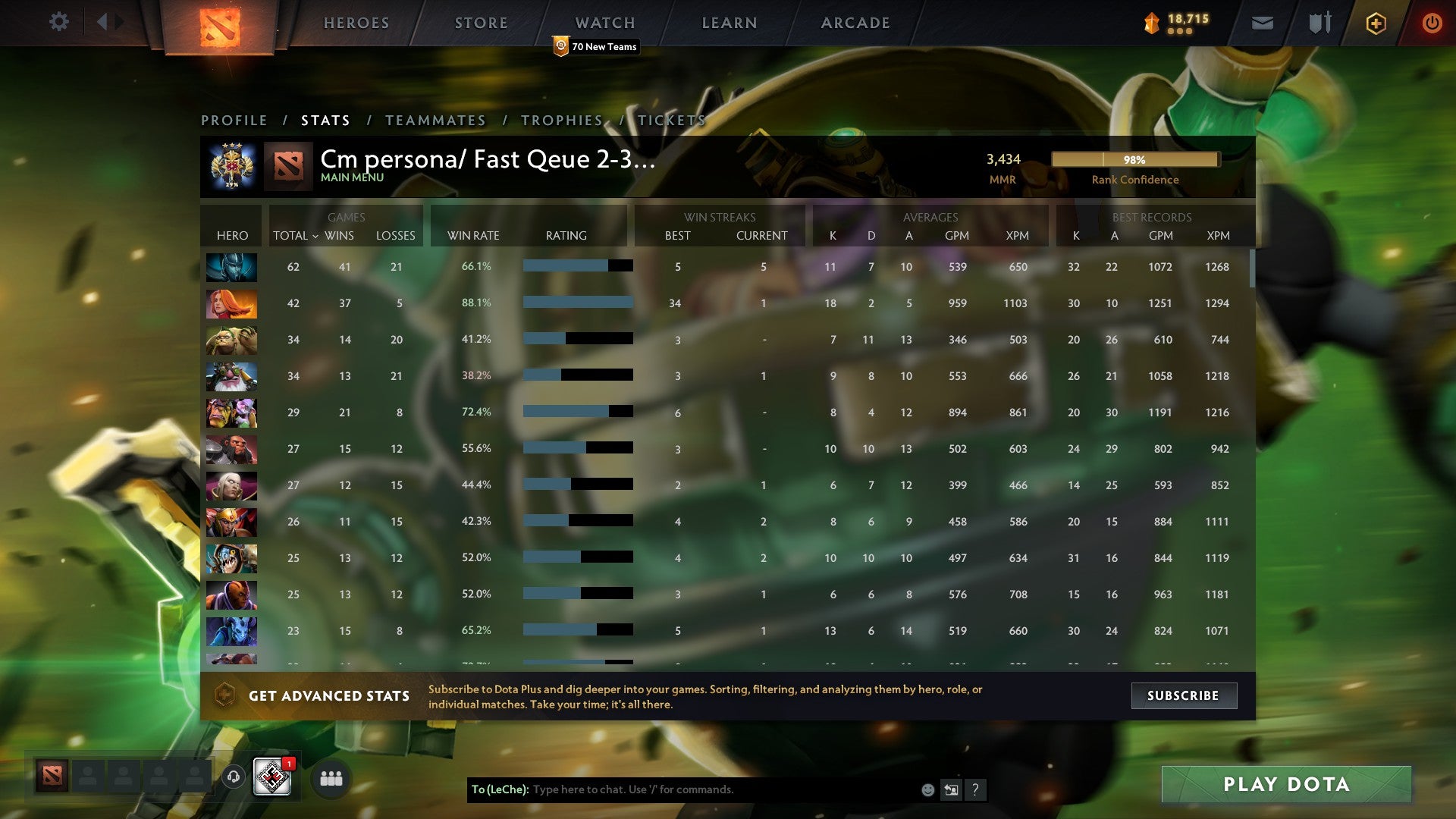Click the Rank Confidence progress bar
Image resolution: width=1456 pixels, height=819 pixels.
coord(1134,160)
